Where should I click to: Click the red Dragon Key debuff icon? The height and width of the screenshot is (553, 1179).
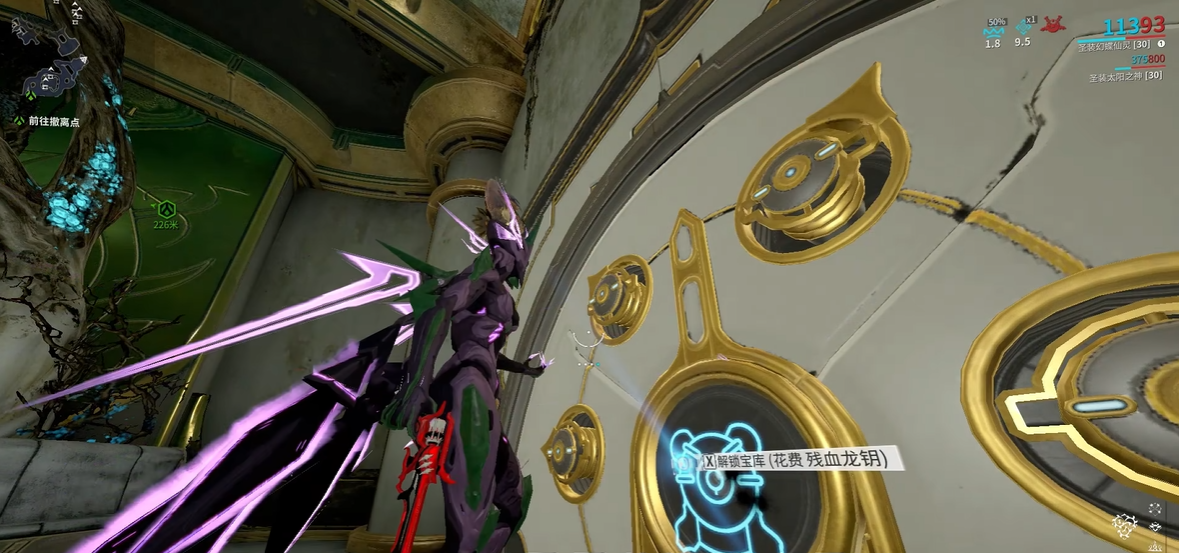click(1053, 26)
